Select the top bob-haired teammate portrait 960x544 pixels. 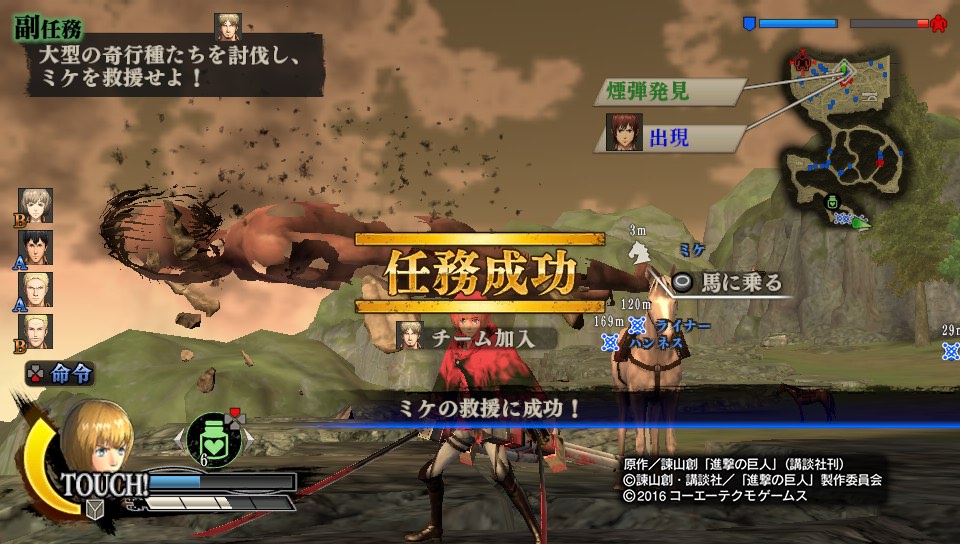coord(35,205)
